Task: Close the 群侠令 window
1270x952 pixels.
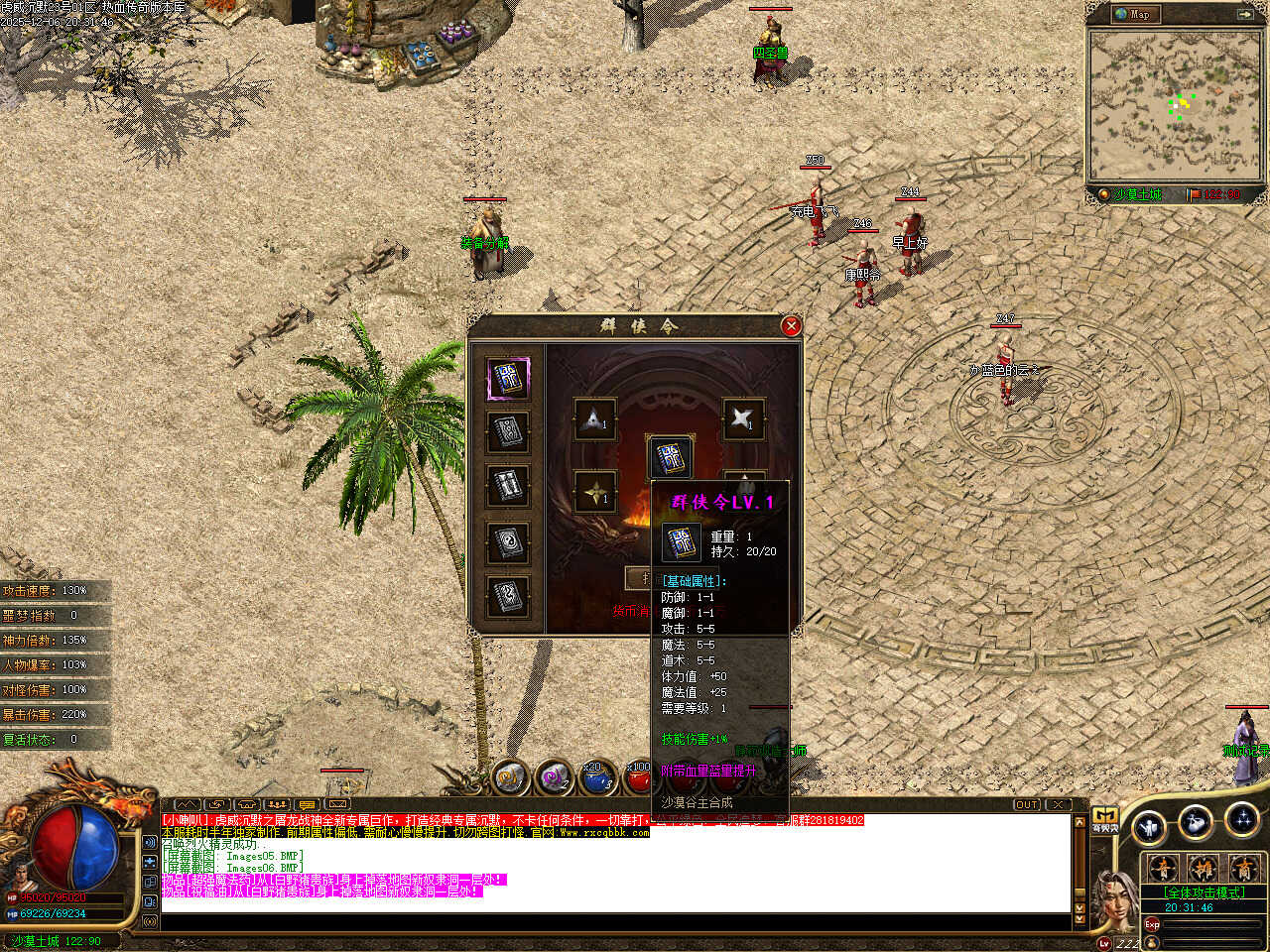Action: [x=791, y=325]
